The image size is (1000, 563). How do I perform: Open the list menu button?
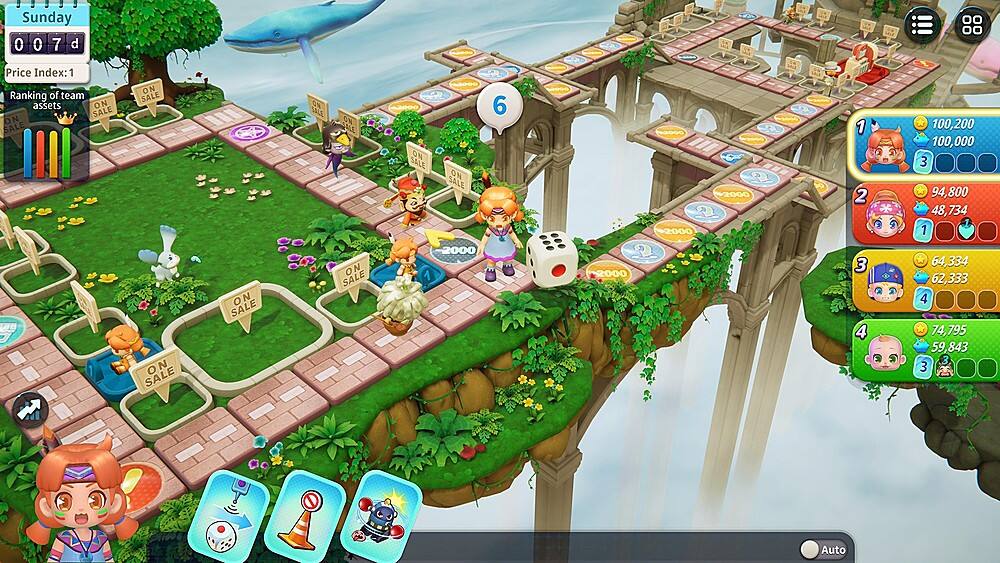tap(922, 24)
